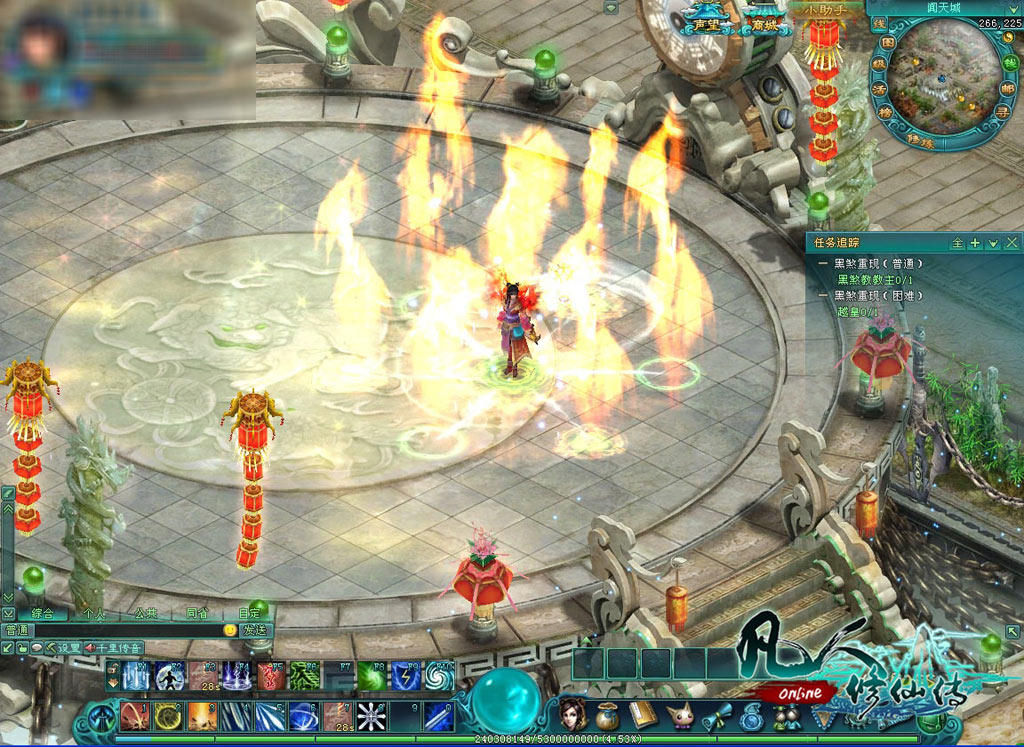Image resolution: width=1024 pixels, height=747 pixels.
Task: Open the chat emoji smiley picker
Action: (230, 631)
